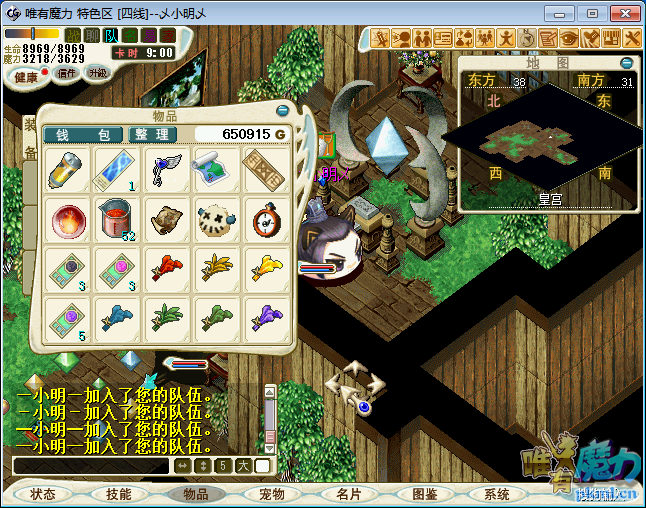This screenshot has width=646, height=508.
Task: Click the crossed wrench tools toolbar icon
Action: tap(631, 38)
